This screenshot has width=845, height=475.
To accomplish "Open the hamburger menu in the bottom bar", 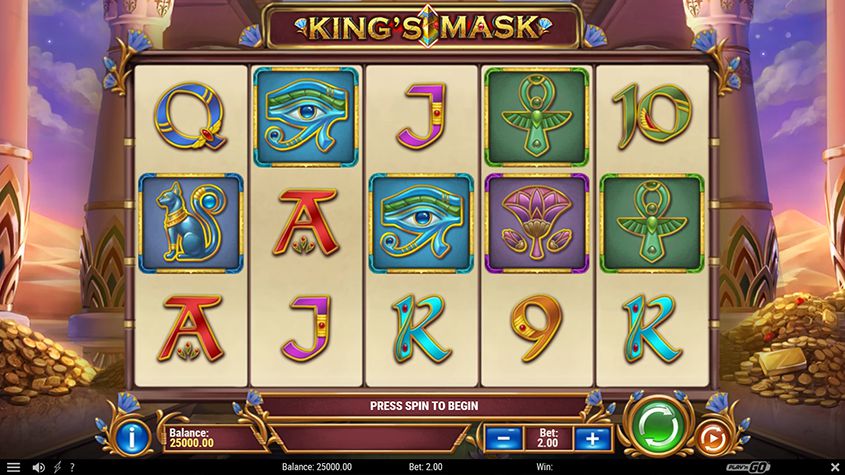I will [12, 467].
